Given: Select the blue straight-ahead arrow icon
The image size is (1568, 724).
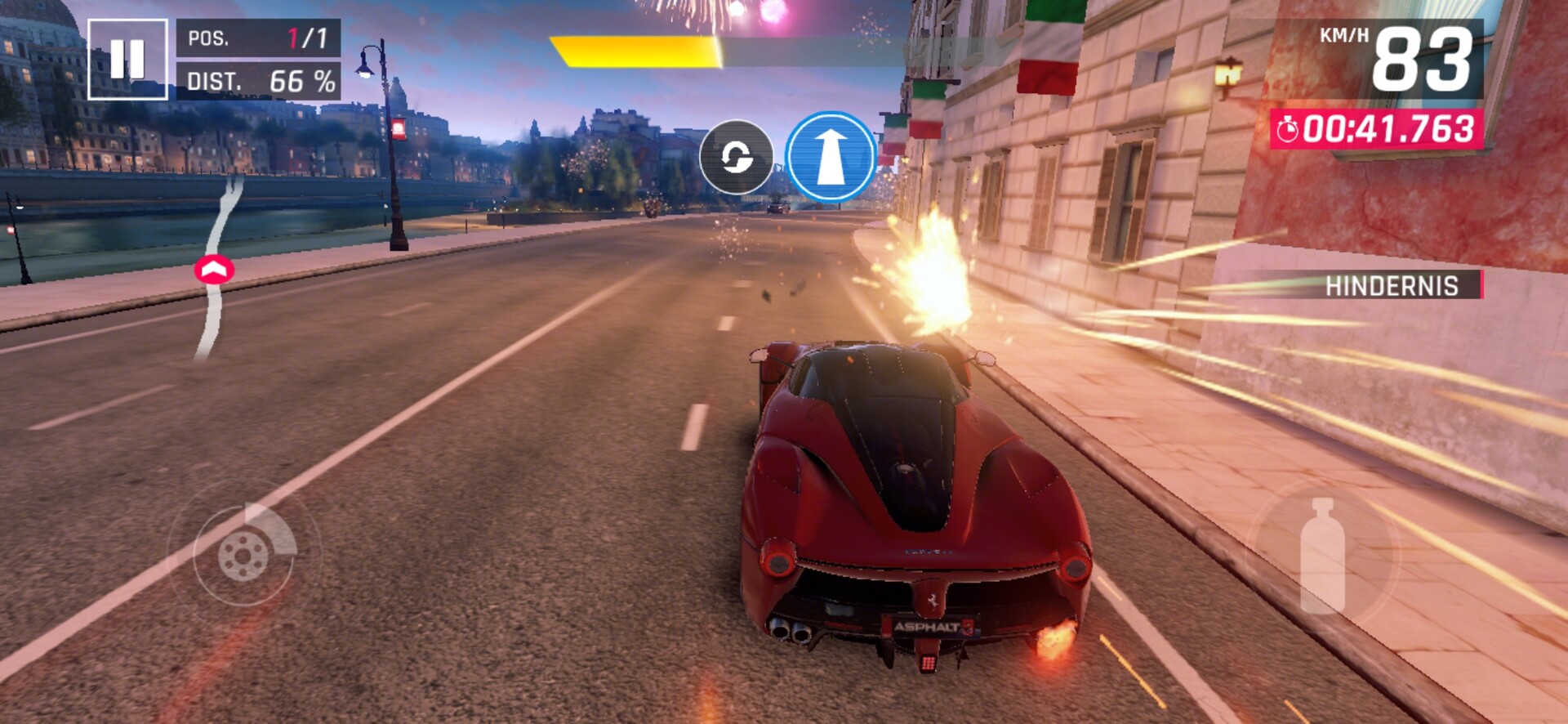Looking at the screenshot, I should click(831, 156).
